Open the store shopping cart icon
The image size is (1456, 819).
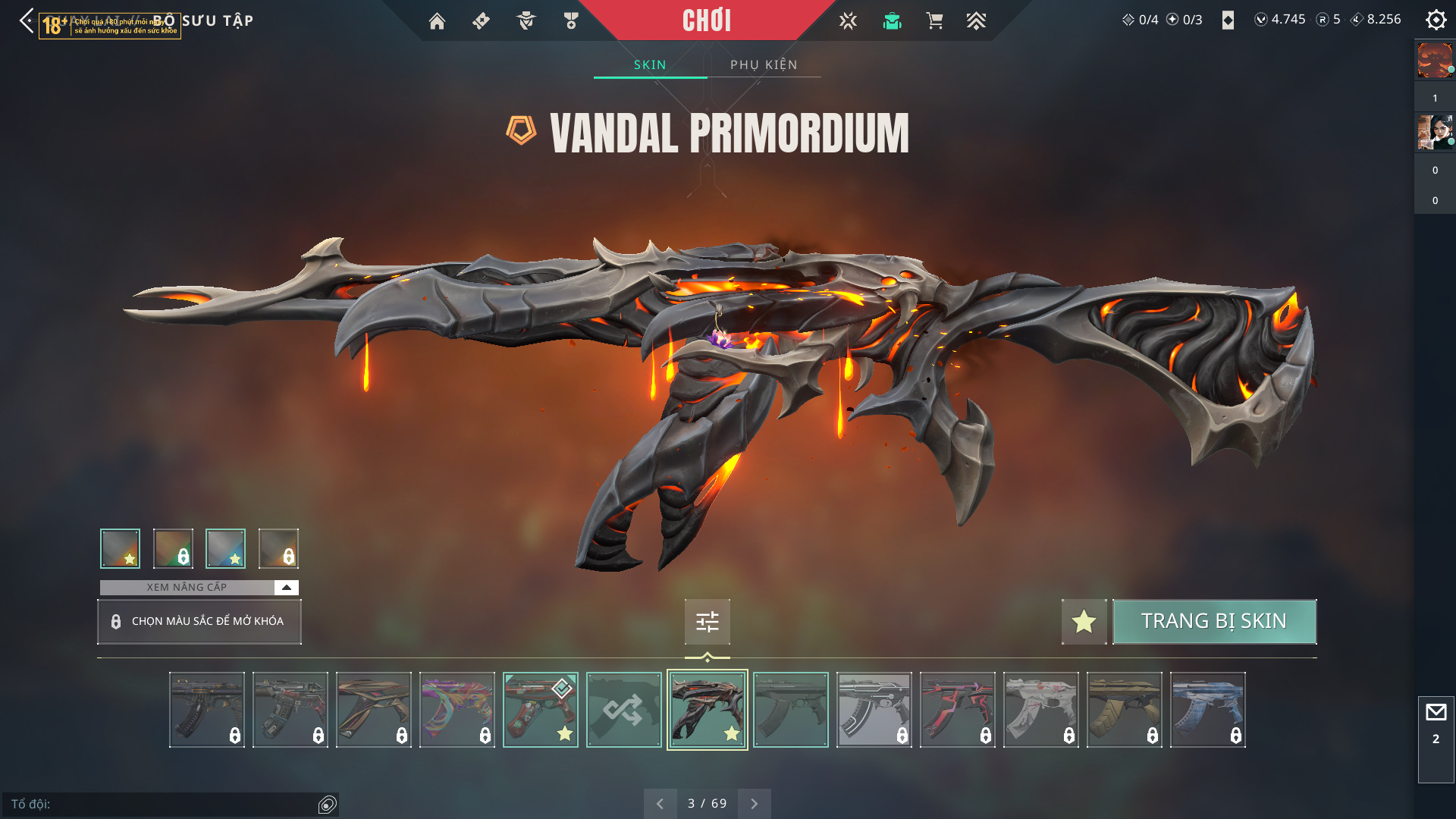click(x=934, y=21)
